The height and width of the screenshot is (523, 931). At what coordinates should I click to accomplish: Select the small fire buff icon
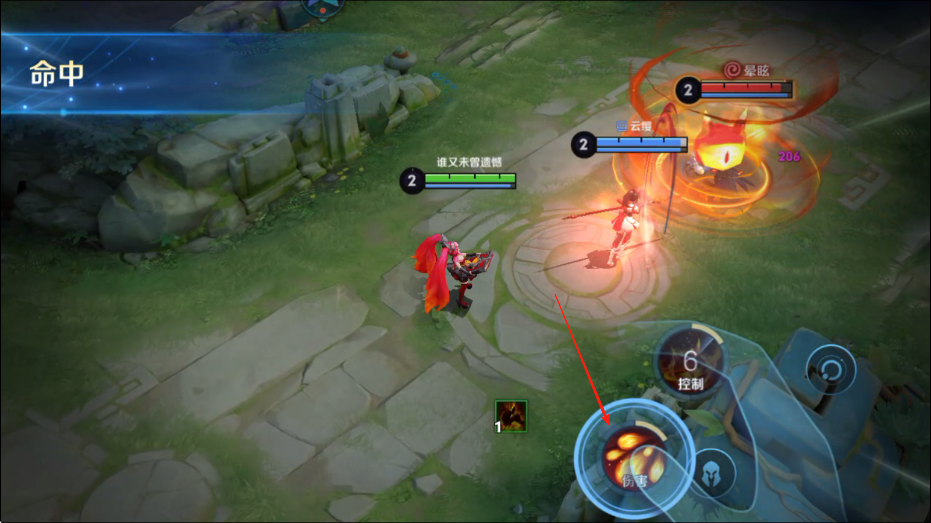511,415
